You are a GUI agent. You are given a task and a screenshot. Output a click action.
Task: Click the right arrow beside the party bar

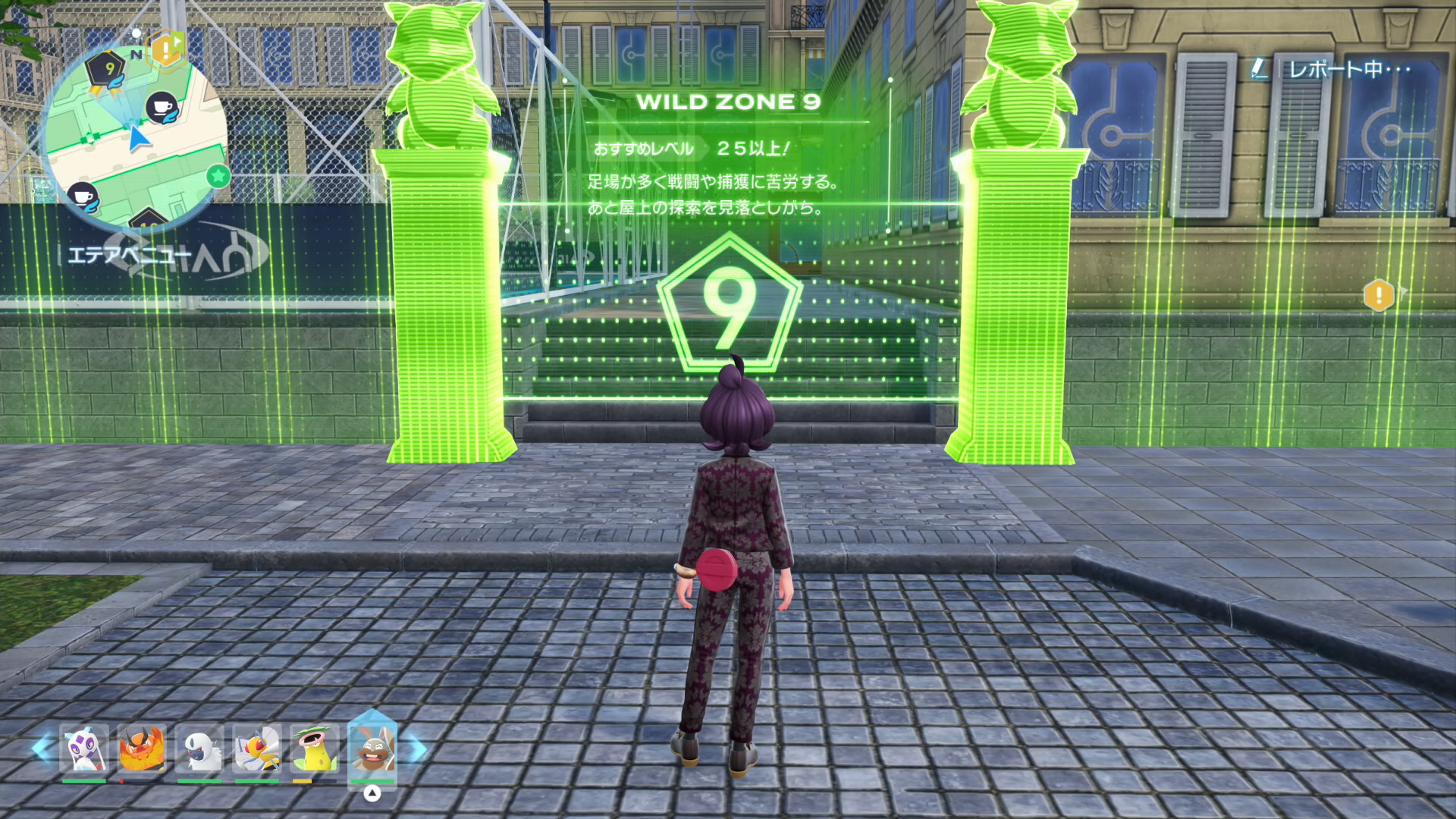click(x=418, y=749)
